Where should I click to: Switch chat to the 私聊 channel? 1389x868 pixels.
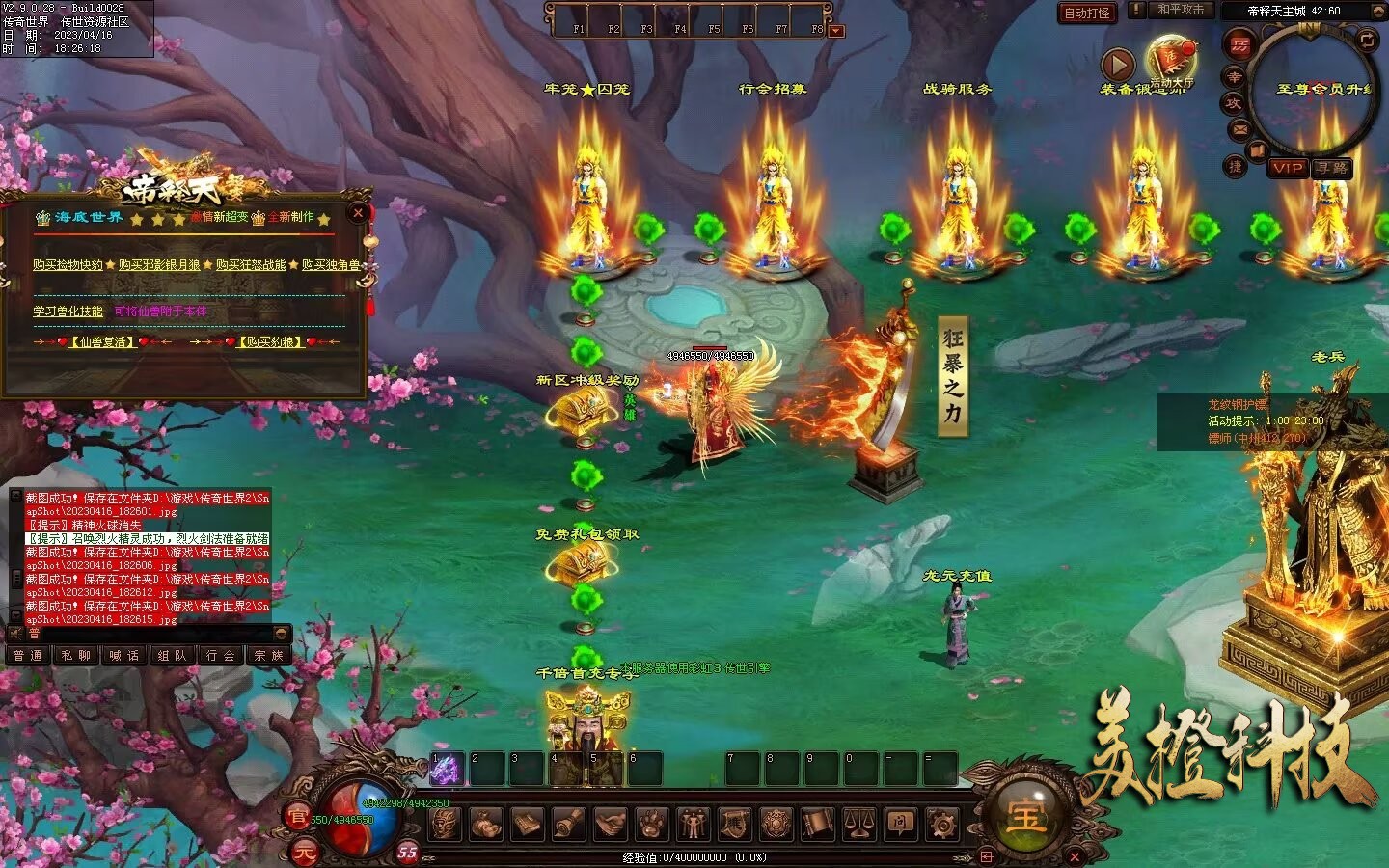(76, 656)
